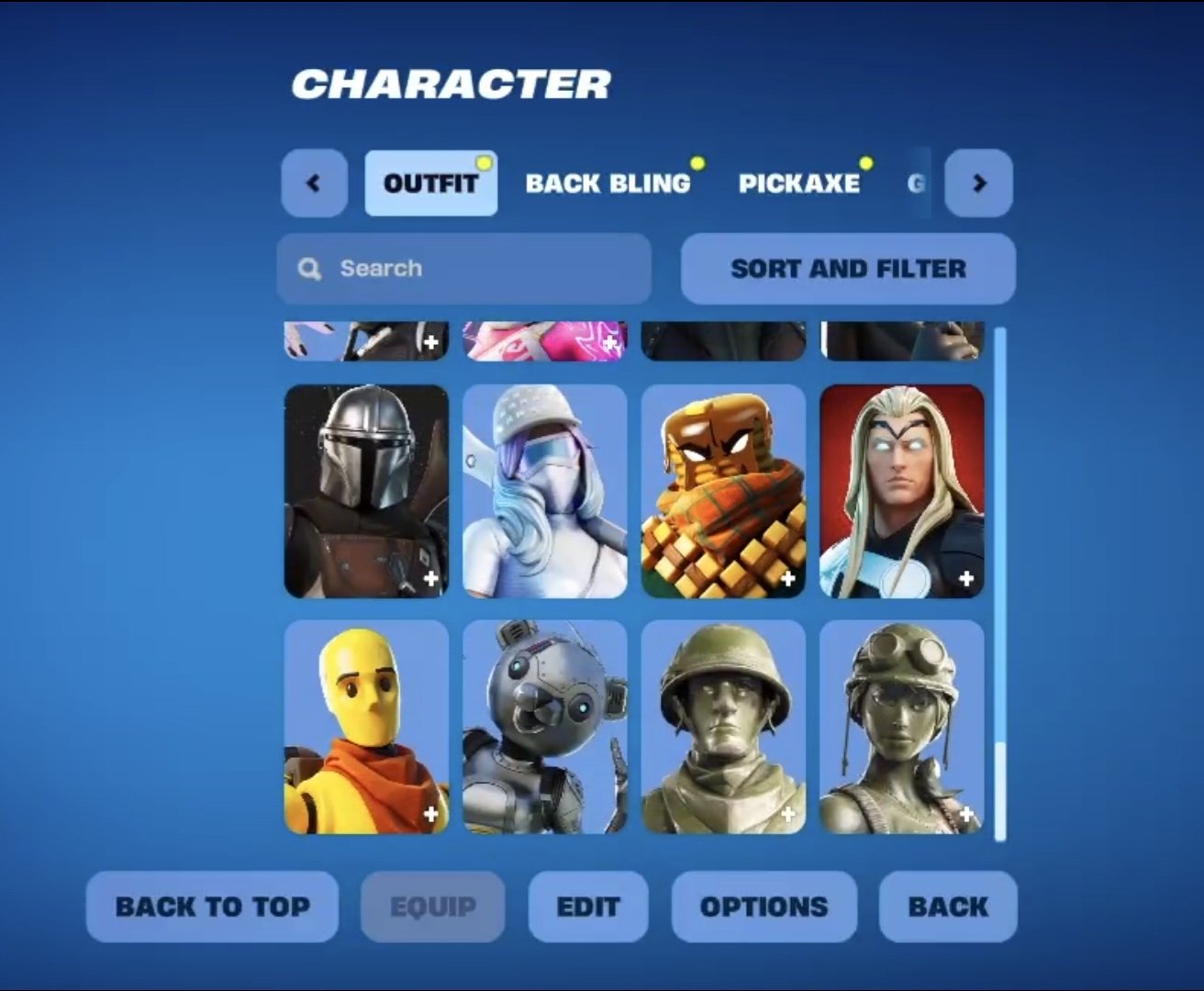Open the category list with the chevron arrow
Image resolution: width=1204 pixels, height=991 pixels.
tap(979, 184)
